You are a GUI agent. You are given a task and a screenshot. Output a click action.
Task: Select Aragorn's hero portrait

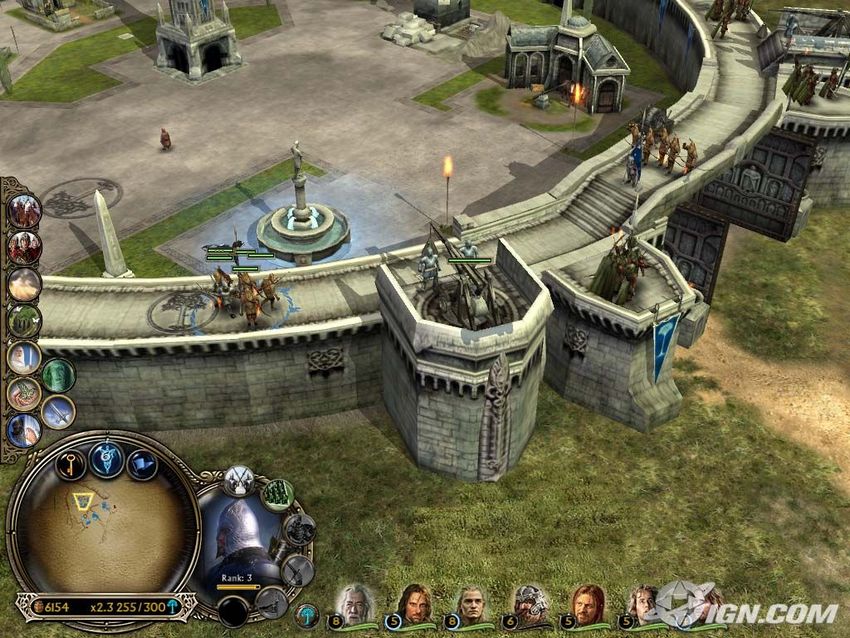(412, 604)
